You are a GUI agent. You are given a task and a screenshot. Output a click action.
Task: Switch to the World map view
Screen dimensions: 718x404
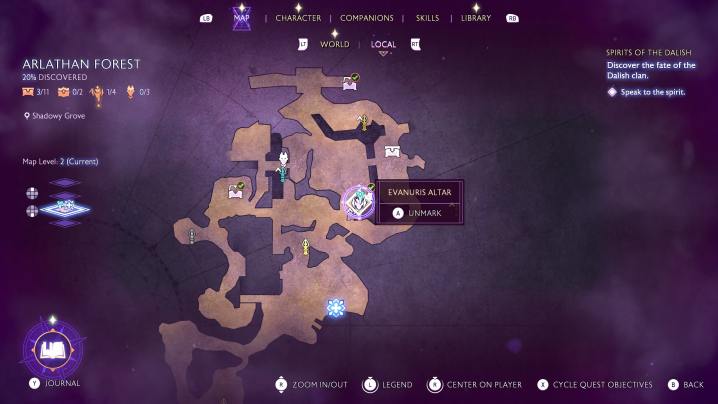click(334, 44)
